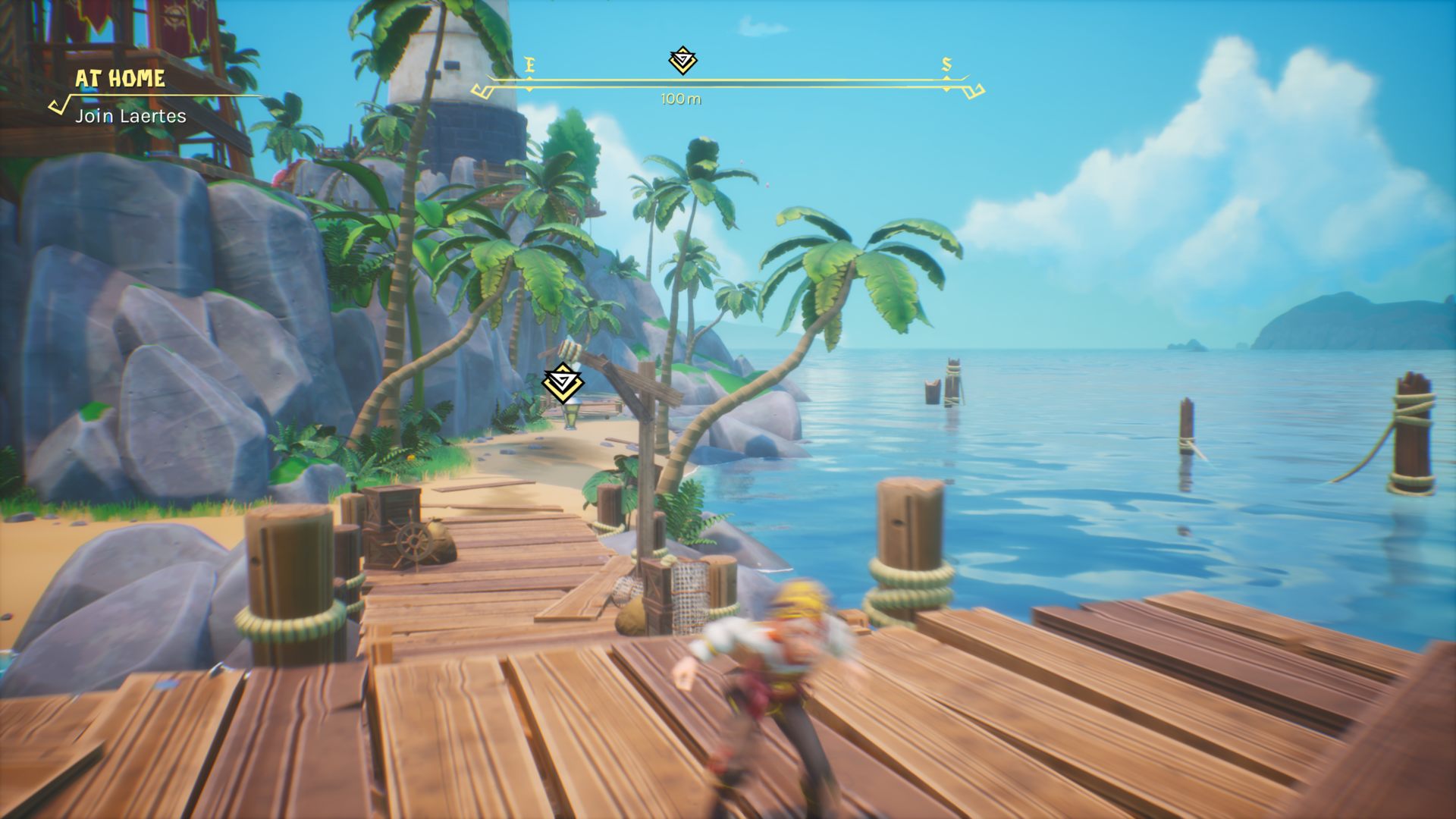
Task: Click the South marker on the compass
Action: click(946, 65)
